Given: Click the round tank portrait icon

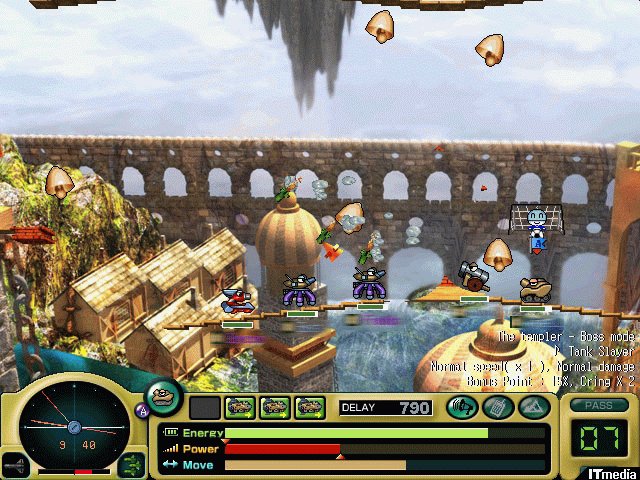Looking at the screenshot, I should click(162, 395).
